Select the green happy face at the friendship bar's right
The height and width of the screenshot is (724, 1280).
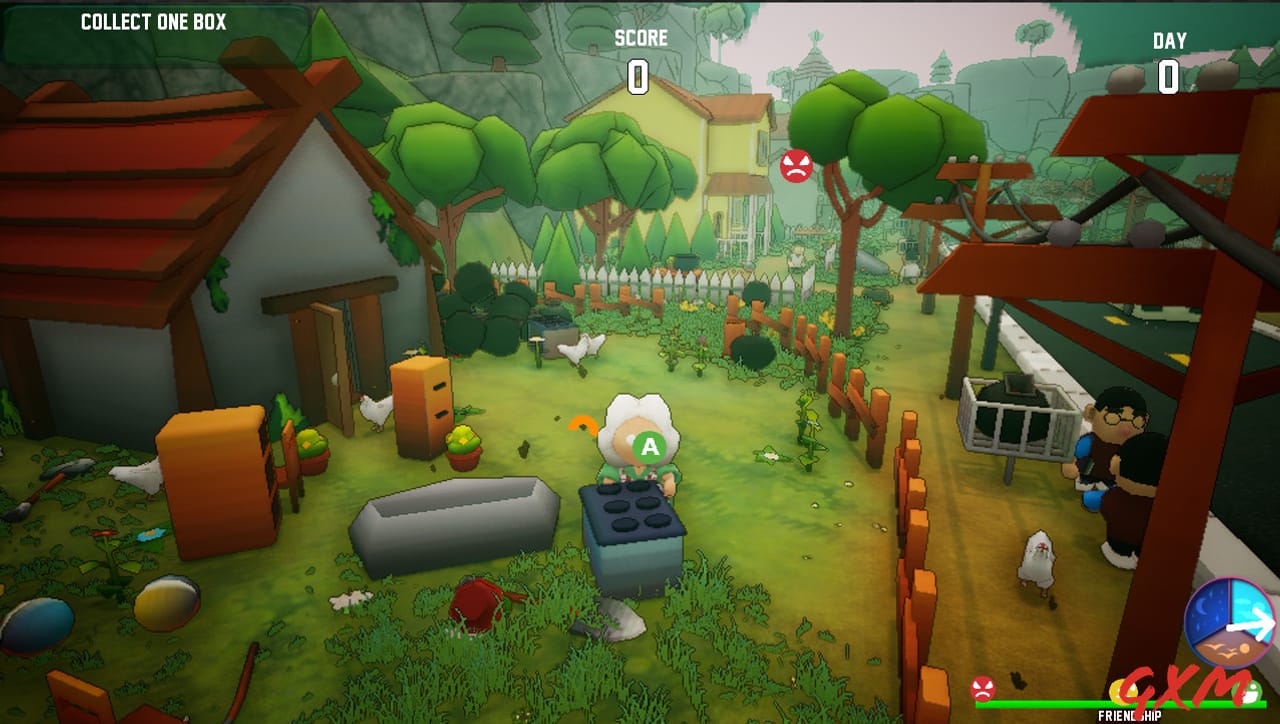(1248, 691)
